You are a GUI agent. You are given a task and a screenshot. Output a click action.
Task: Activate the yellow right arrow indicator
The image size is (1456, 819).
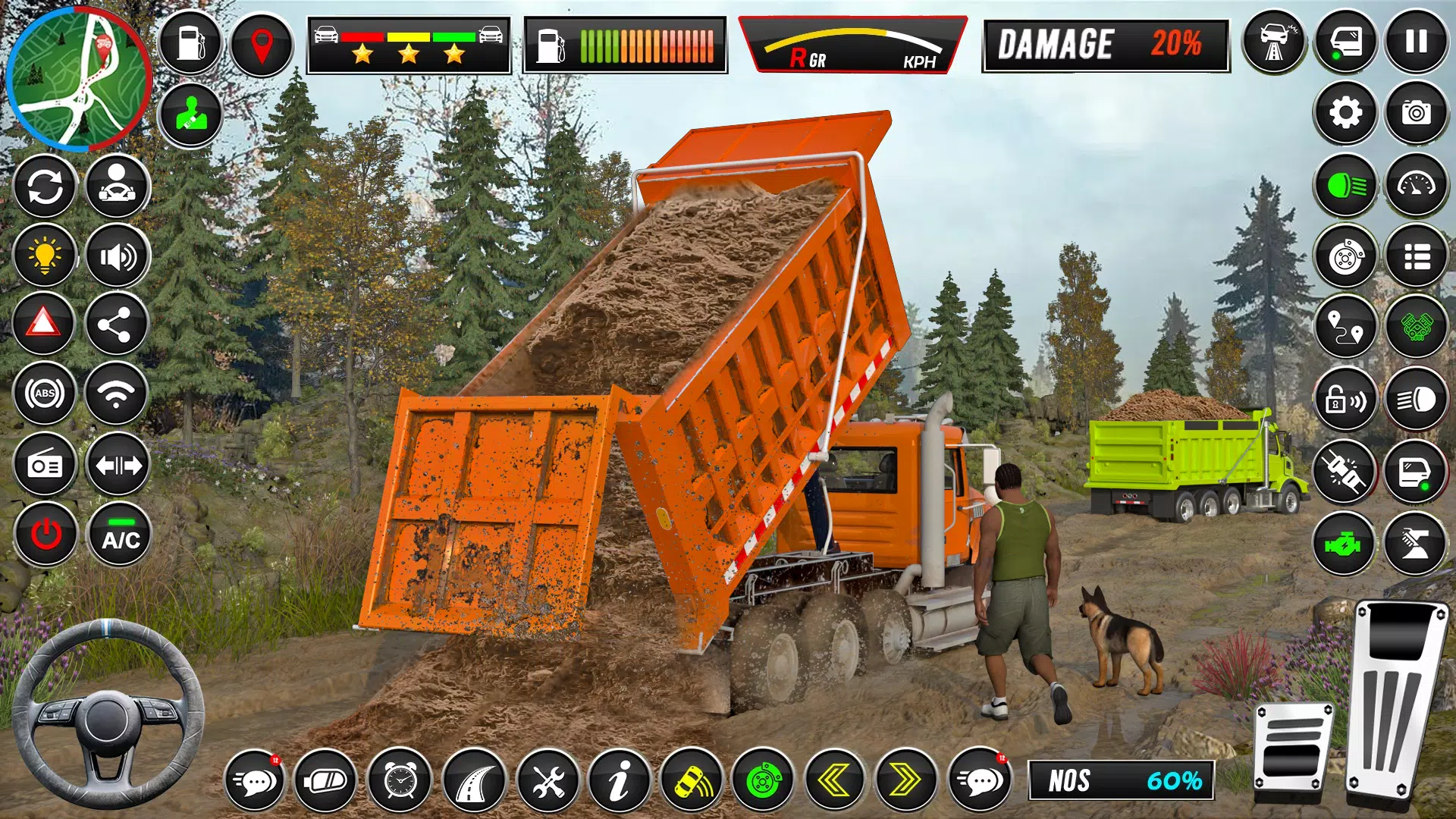(x=905, y=780)
